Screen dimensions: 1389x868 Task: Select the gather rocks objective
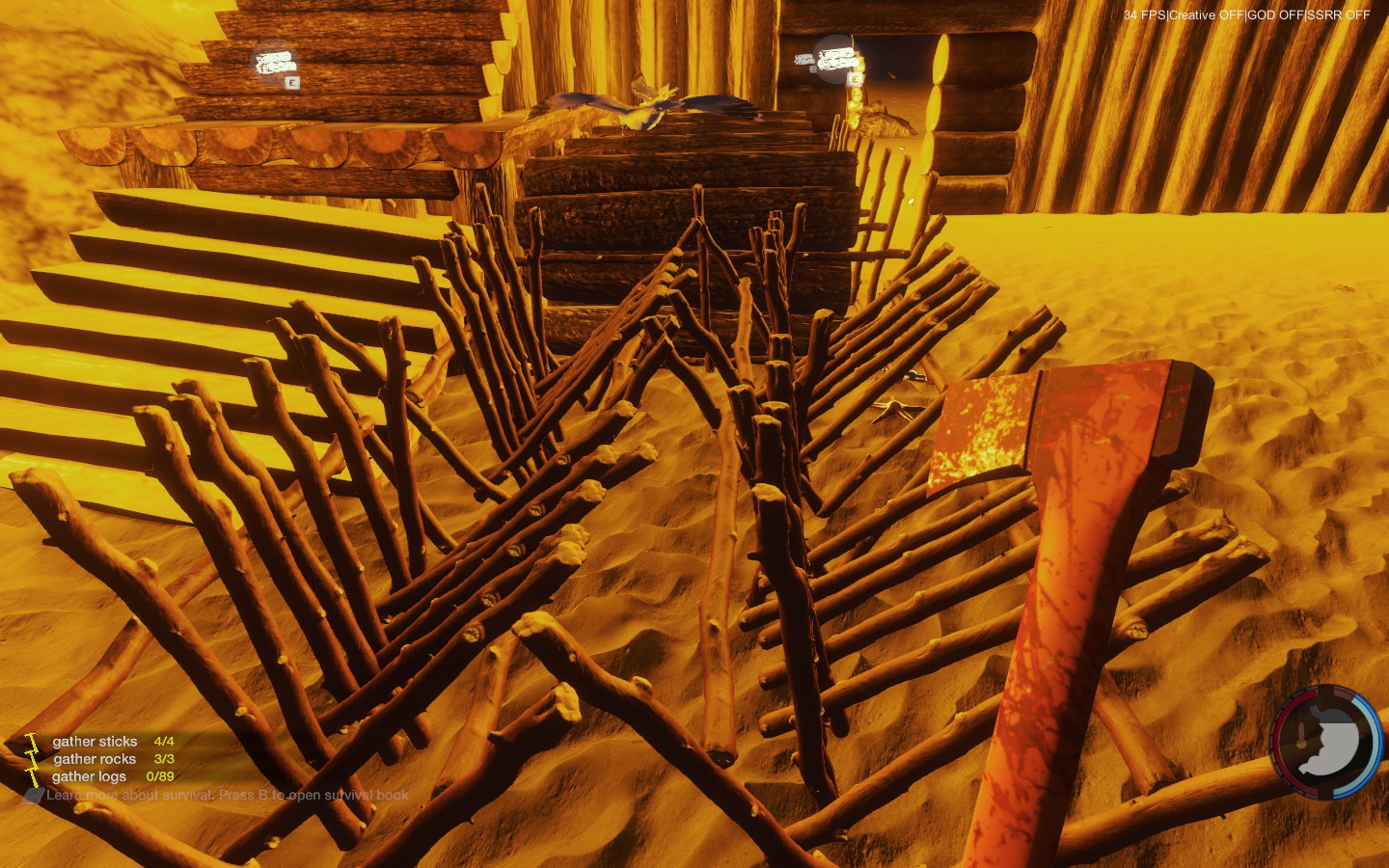pyautogui.click(x=95, y=759)
